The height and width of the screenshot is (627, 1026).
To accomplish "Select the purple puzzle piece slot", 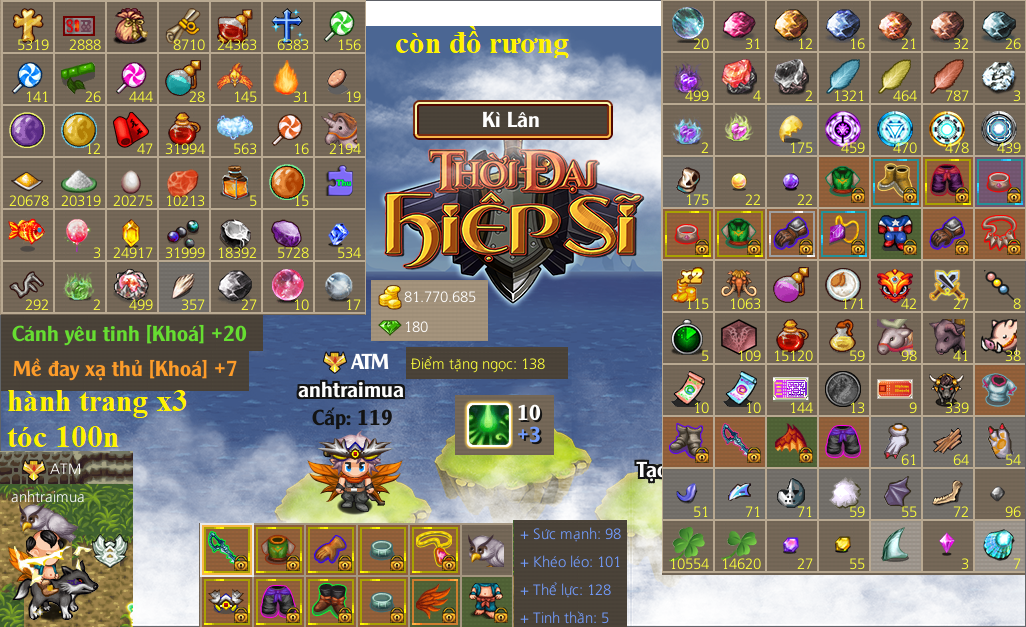I will [340, 182].
